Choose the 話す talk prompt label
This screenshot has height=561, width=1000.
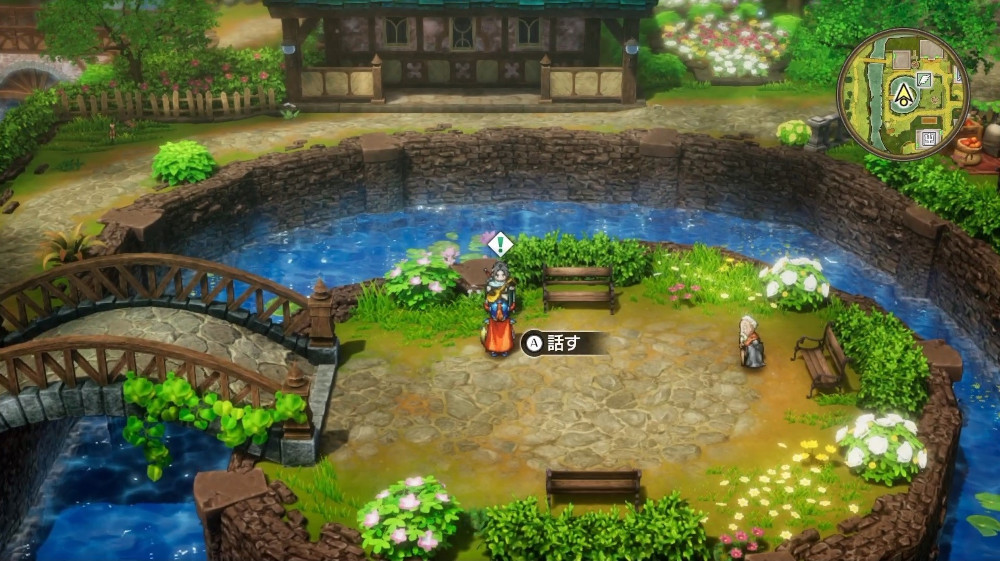564,343
